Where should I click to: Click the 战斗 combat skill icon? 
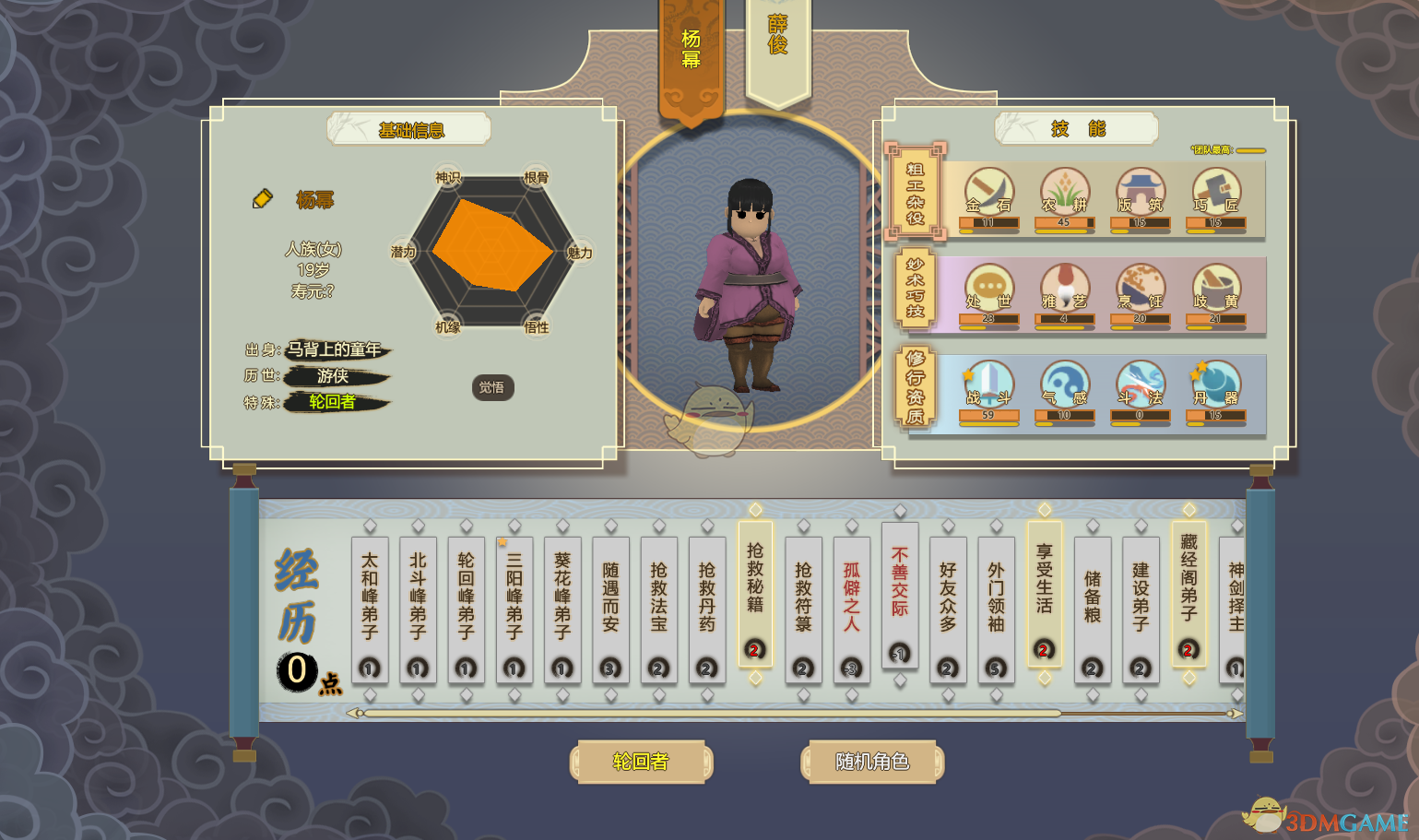pos(988,387)
